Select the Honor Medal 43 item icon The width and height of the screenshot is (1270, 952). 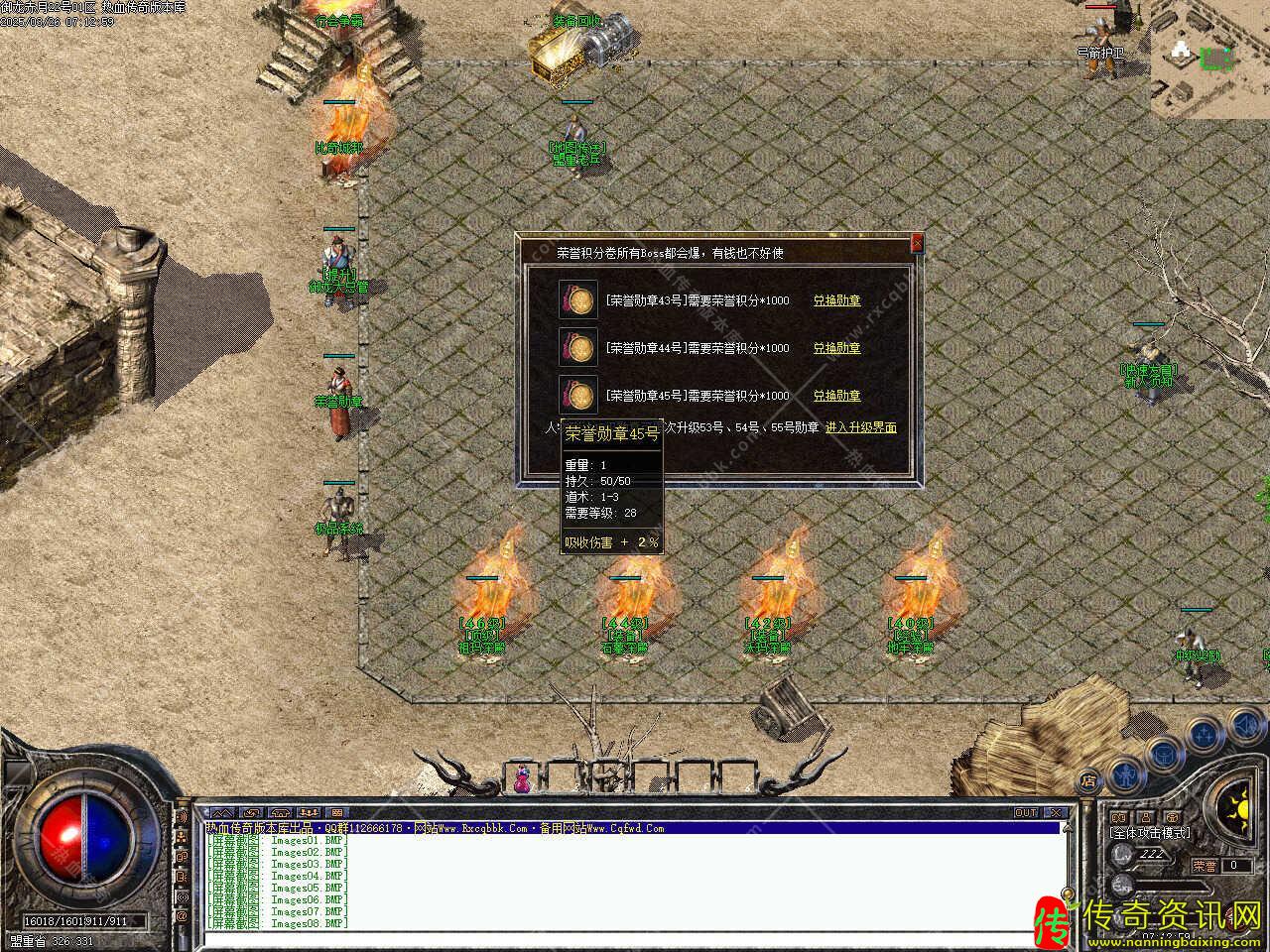tap(578, 300)
